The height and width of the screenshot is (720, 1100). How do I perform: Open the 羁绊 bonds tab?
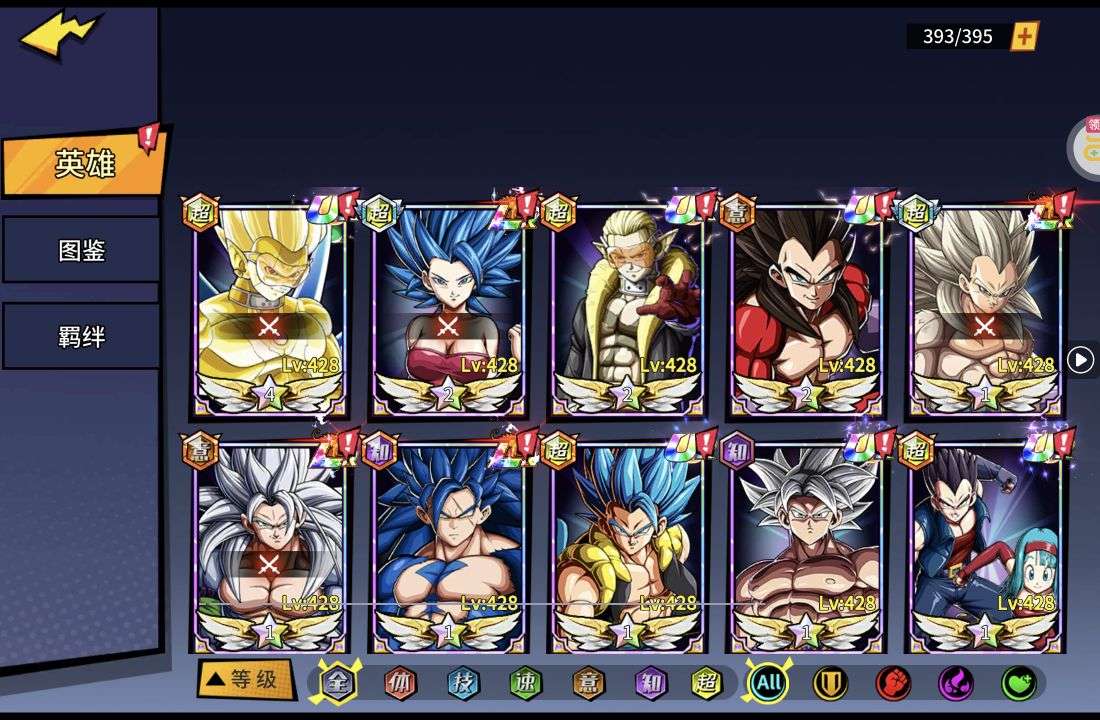[81, 336]
